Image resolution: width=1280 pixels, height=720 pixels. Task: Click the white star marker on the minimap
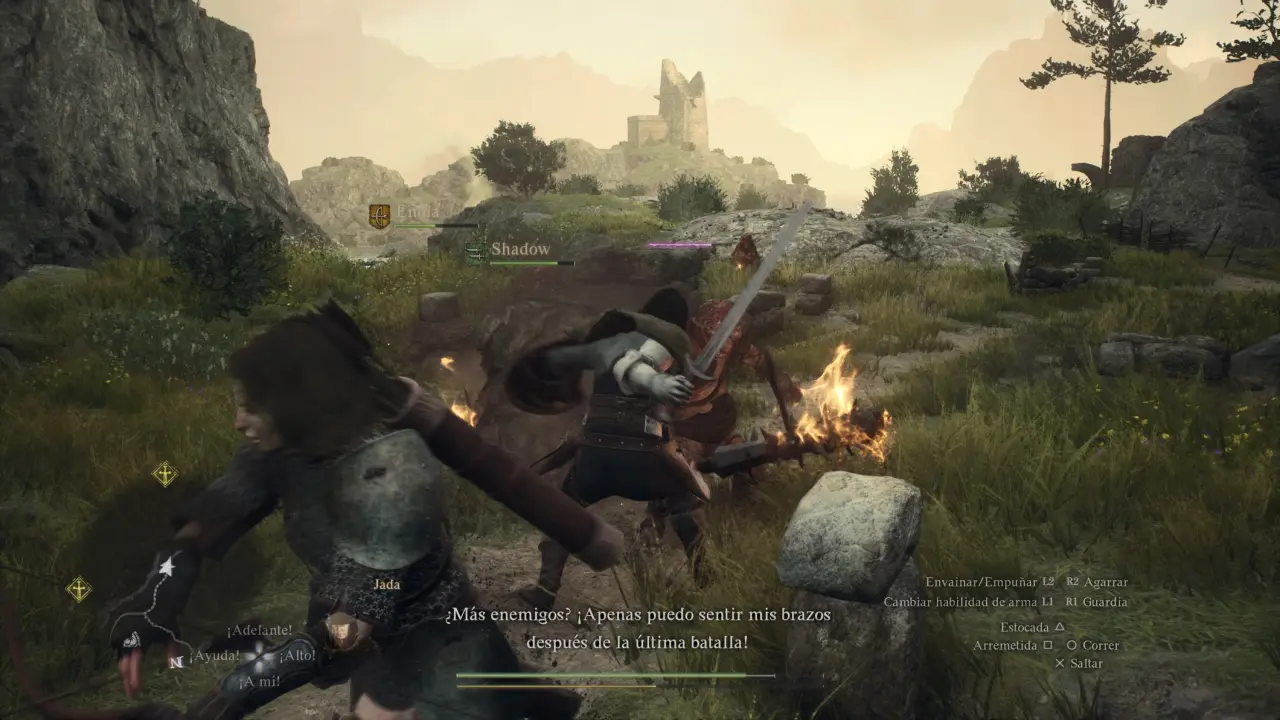pyautogui.click(x=167, y=568)
